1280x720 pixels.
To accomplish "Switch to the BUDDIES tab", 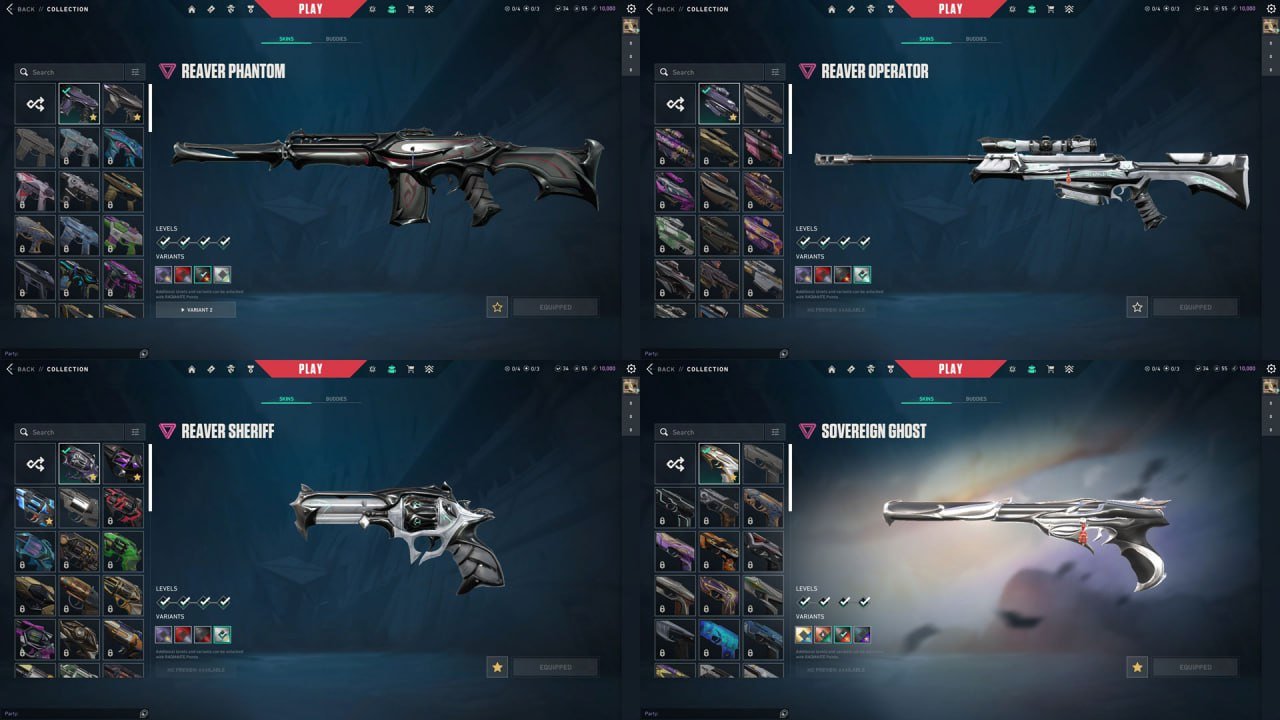I will click(x=336, y=39).
